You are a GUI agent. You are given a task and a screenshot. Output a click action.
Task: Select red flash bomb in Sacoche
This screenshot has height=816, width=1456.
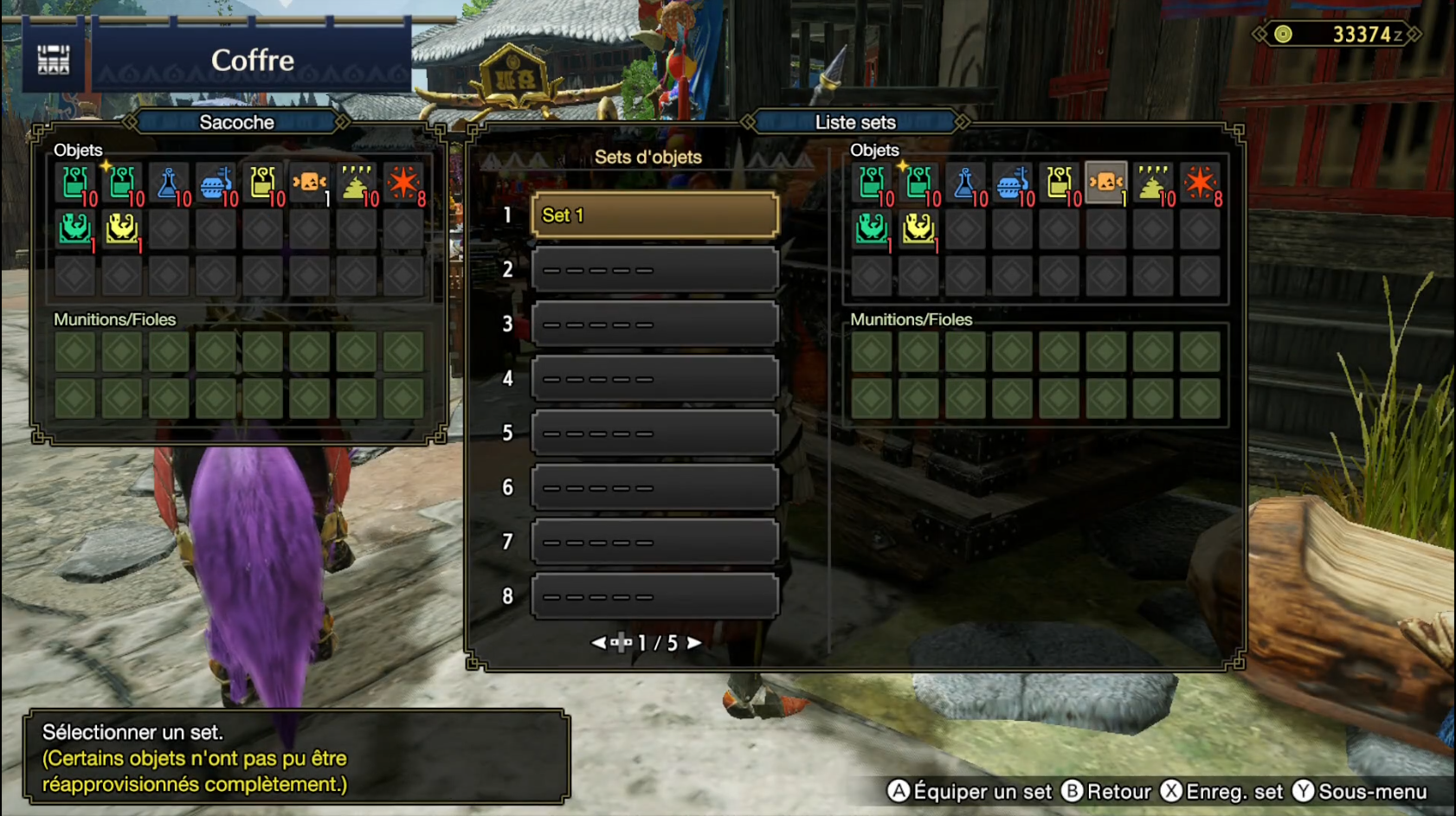403,183
